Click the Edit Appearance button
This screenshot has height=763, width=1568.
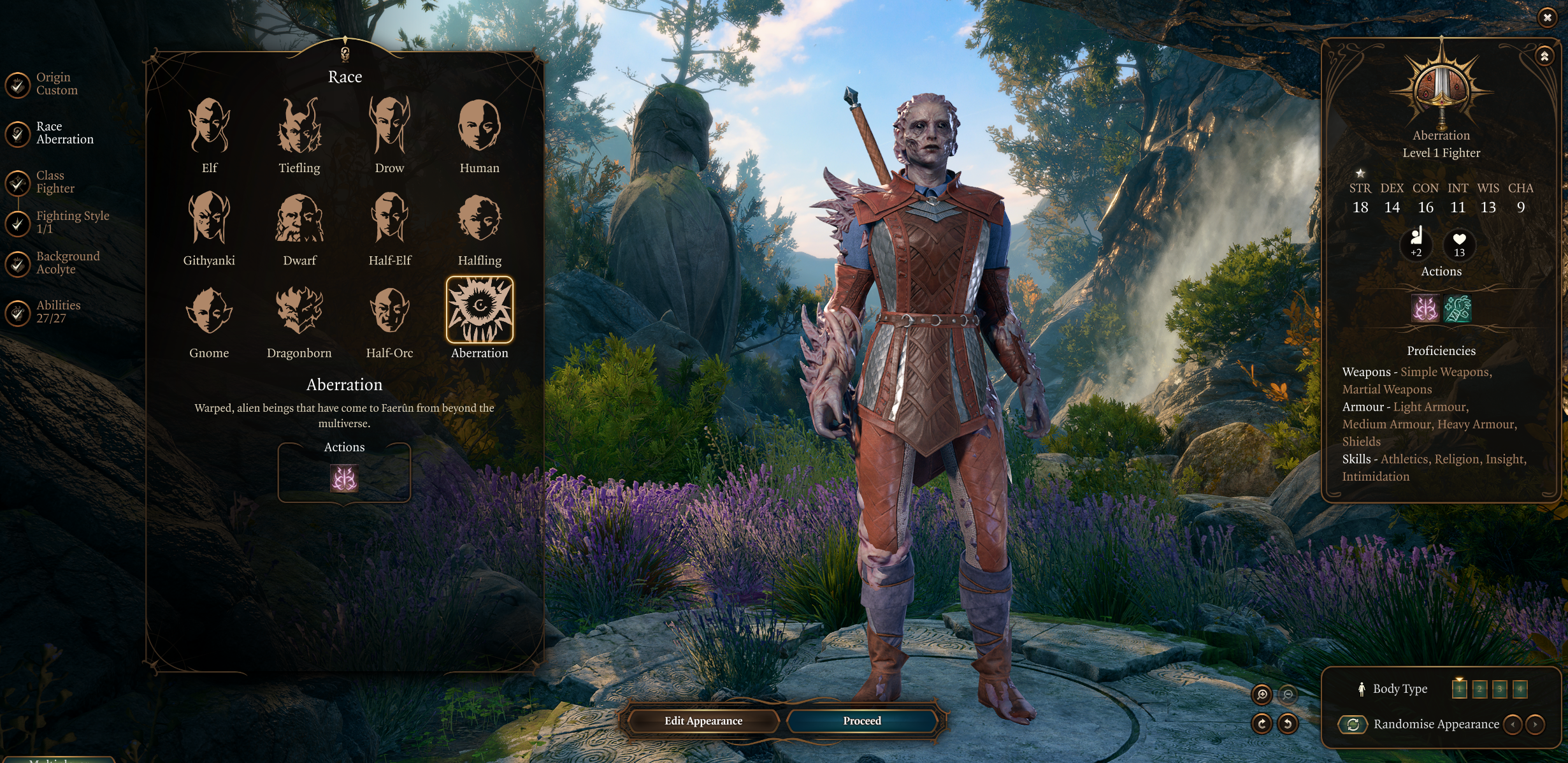[703, 721]
